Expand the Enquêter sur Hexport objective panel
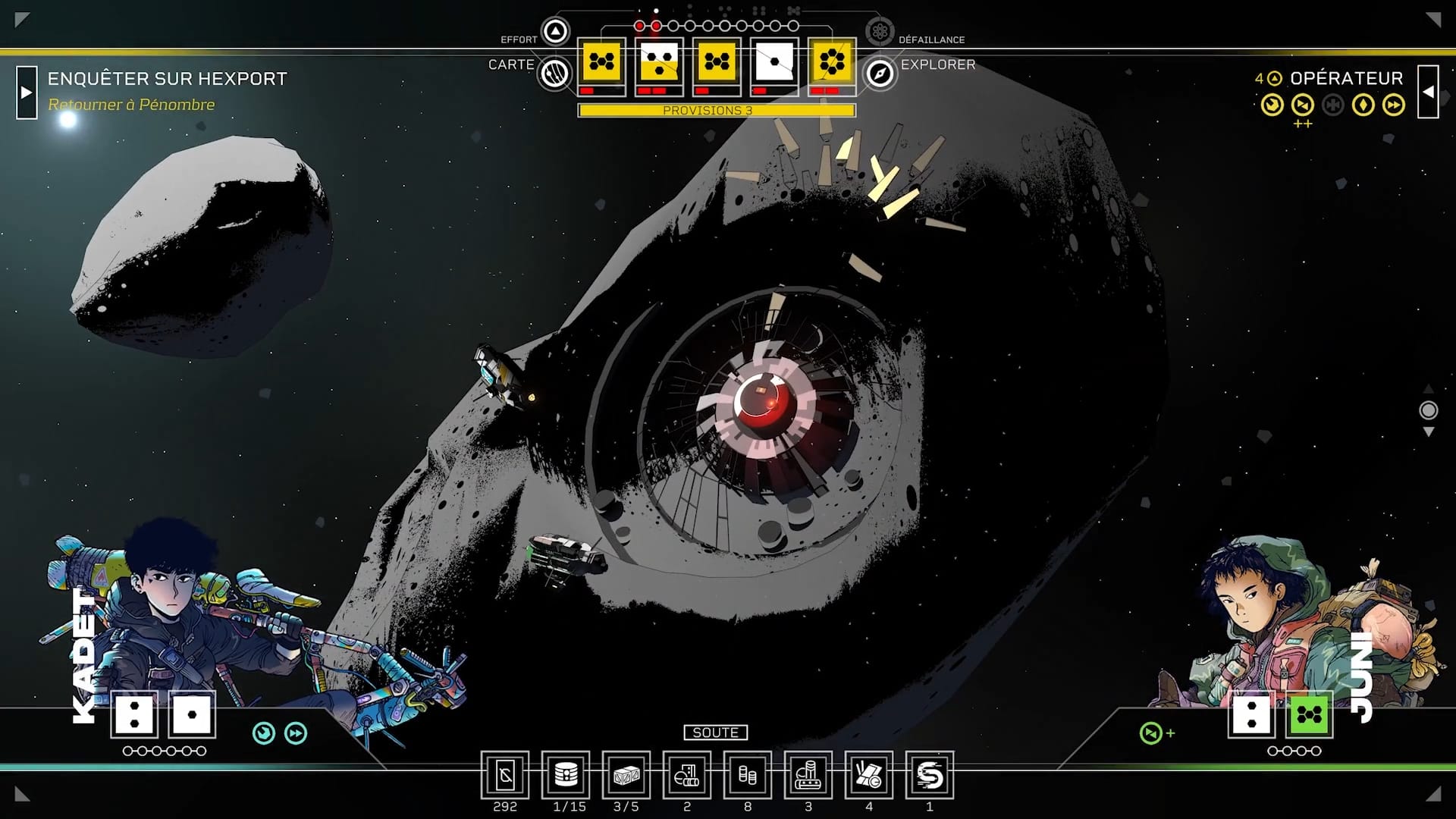The image size is (1456, 819). pos(27,93)
